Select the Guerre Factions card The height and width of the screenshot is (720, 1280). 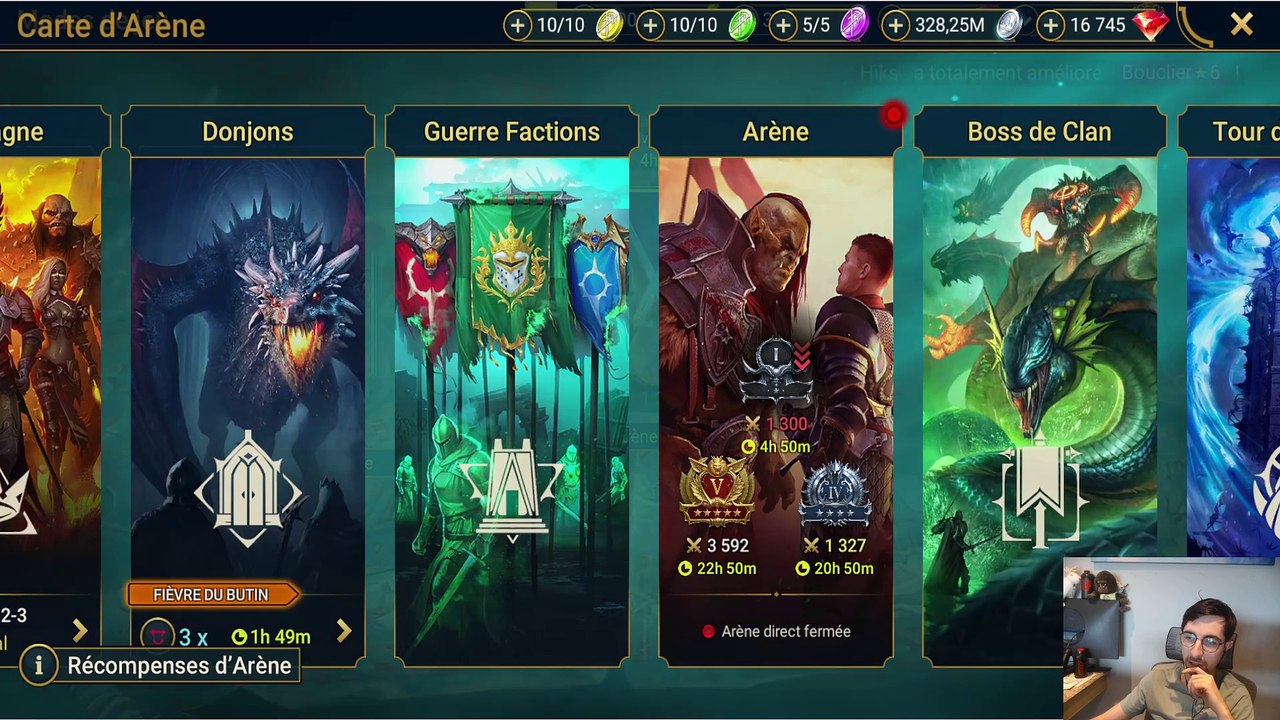click(511, 380)
